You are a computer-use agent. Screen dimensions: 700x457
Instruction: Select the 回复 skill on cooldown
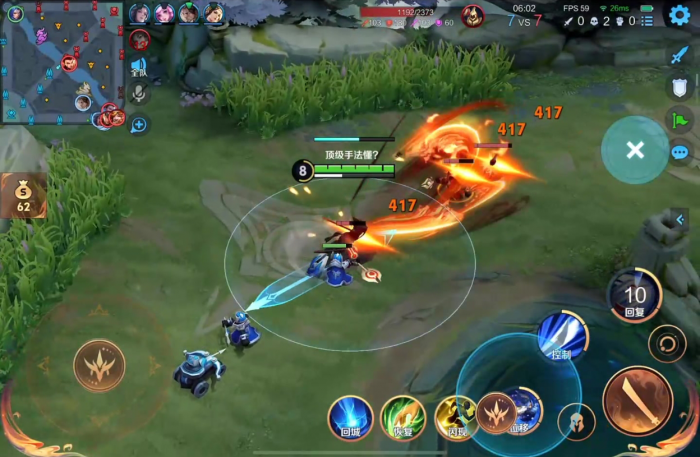pyautogui.click(x=635, y=295)
